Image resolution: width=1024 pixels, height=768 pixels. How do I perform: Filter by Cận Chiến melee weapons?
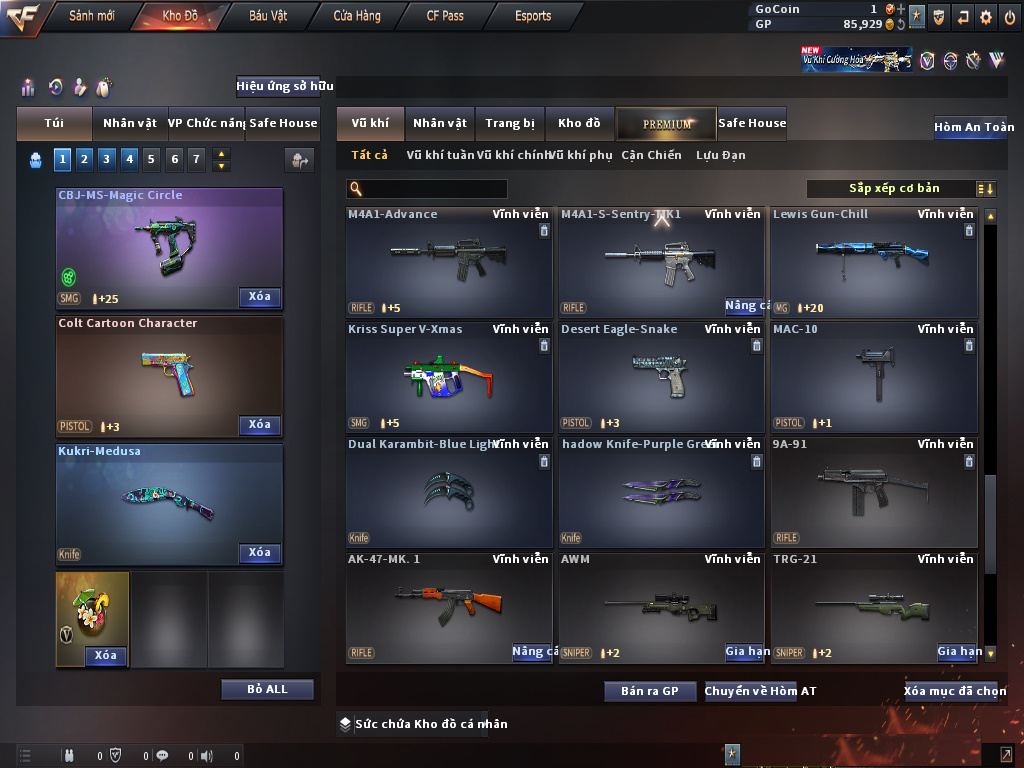pyautogui.click(x=651, y=155)
